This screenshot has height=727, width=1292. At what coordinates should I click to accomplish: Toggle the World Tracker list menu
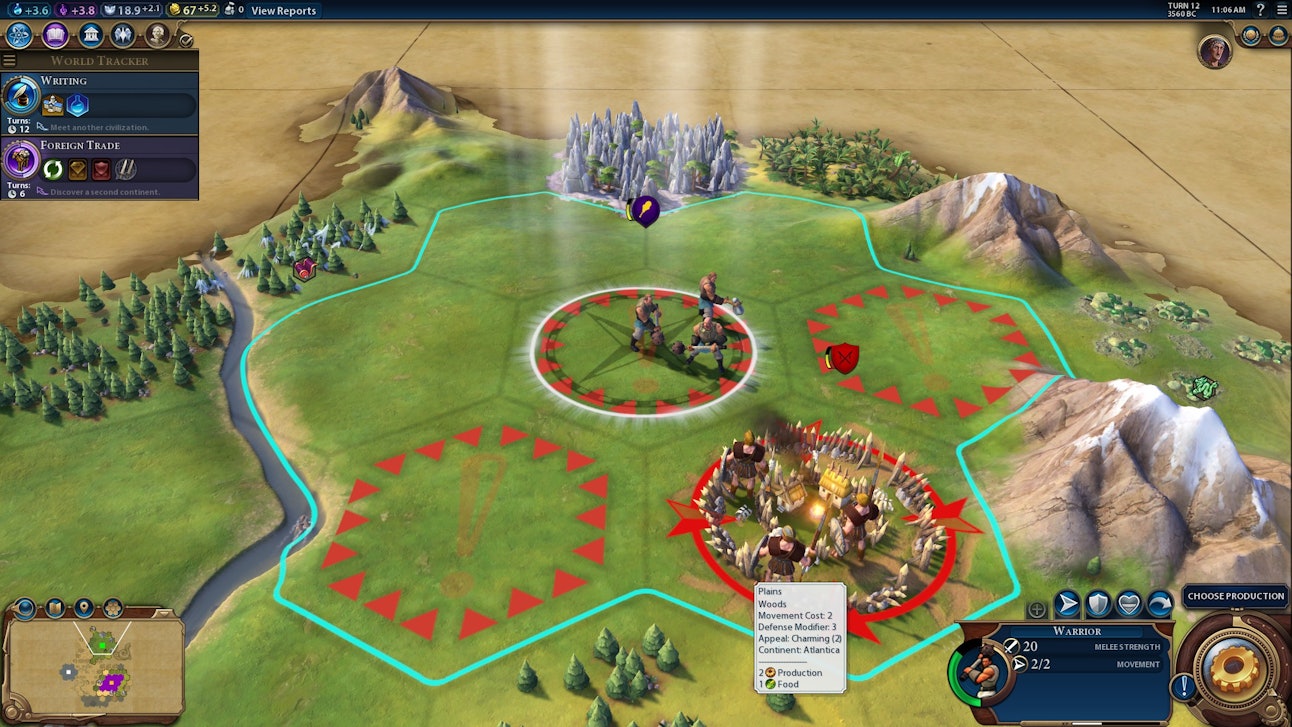pos(9,61)
